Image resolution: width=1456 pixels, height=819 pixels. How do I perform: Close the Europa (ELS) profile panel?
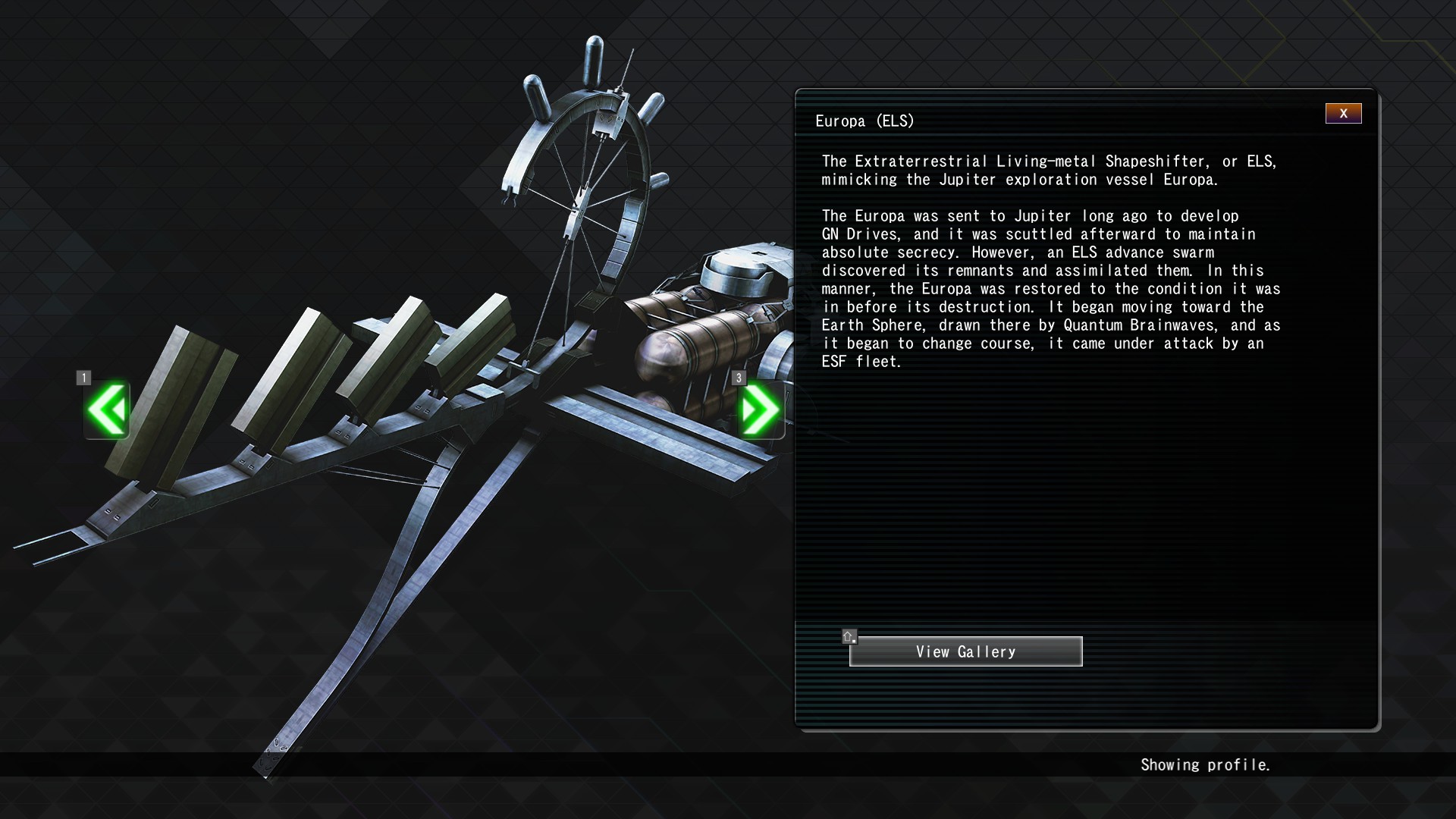click(1343, 114)
